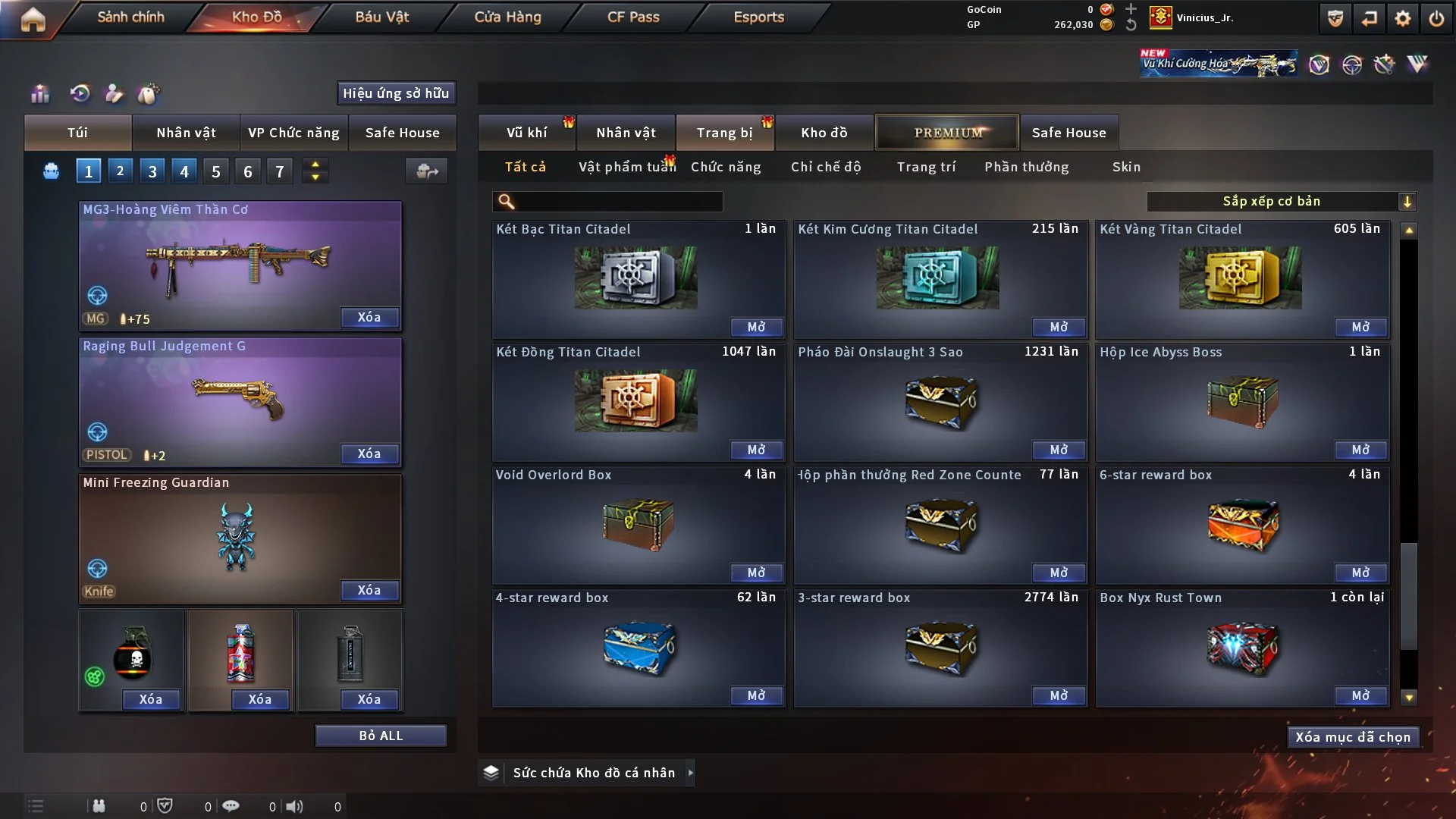
Task: Open the Két Bạc Titan Citadel safe
Action: [x=756, y=327]
